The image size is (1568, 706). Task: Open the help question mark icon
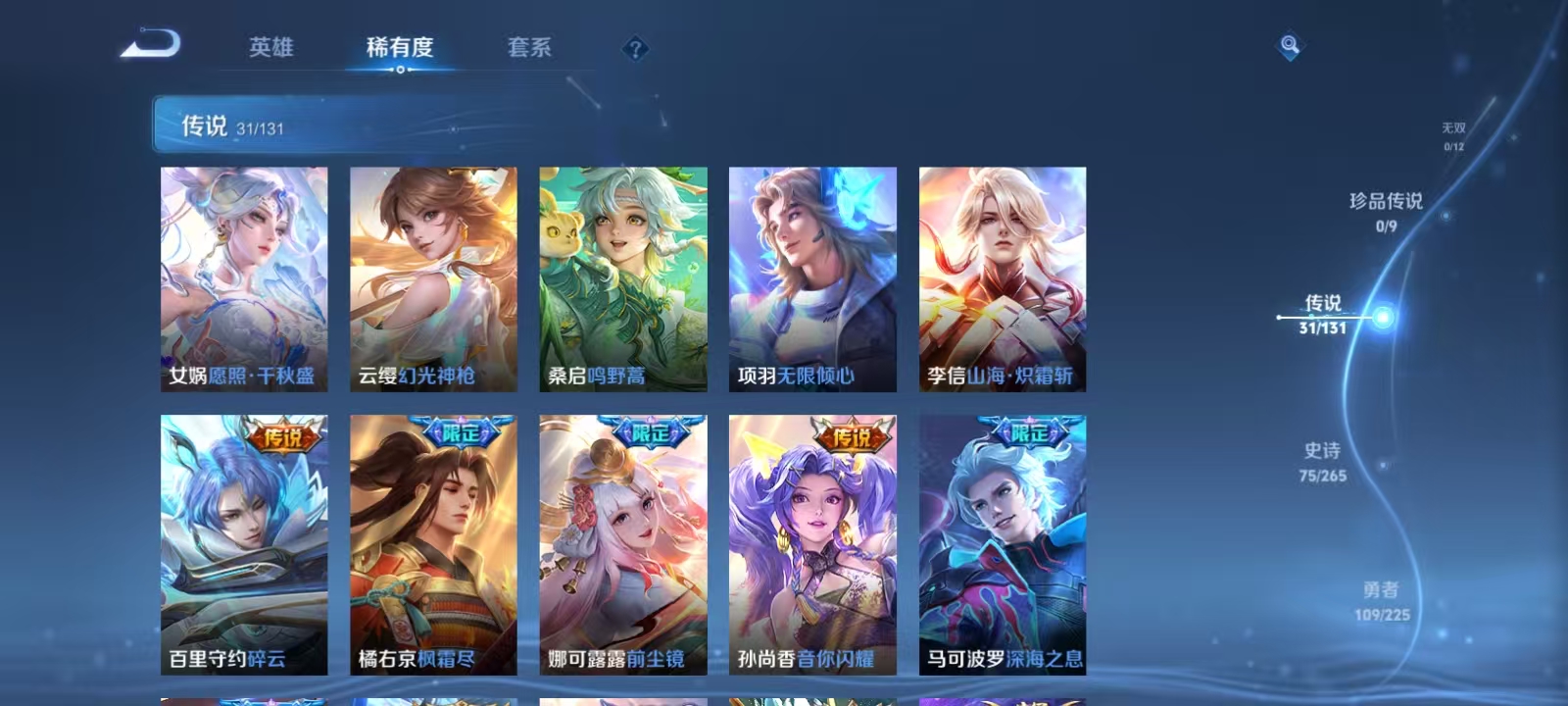click(637, 48)
